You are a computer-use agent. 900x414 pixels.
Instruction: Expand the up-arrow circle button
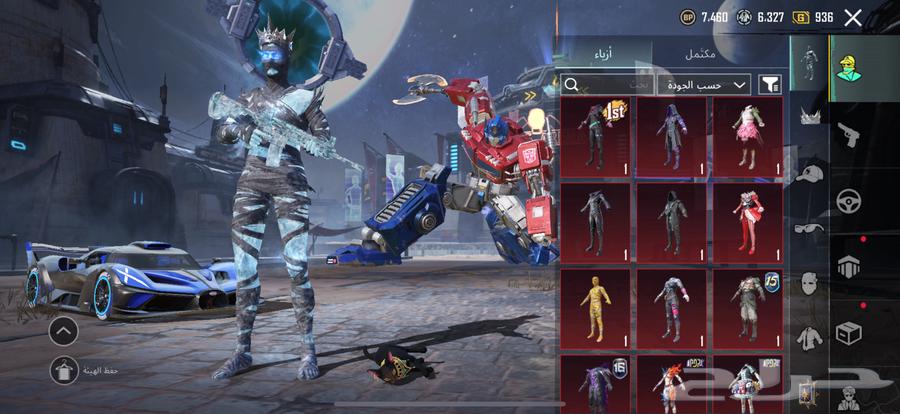click(x=62, y=330)
